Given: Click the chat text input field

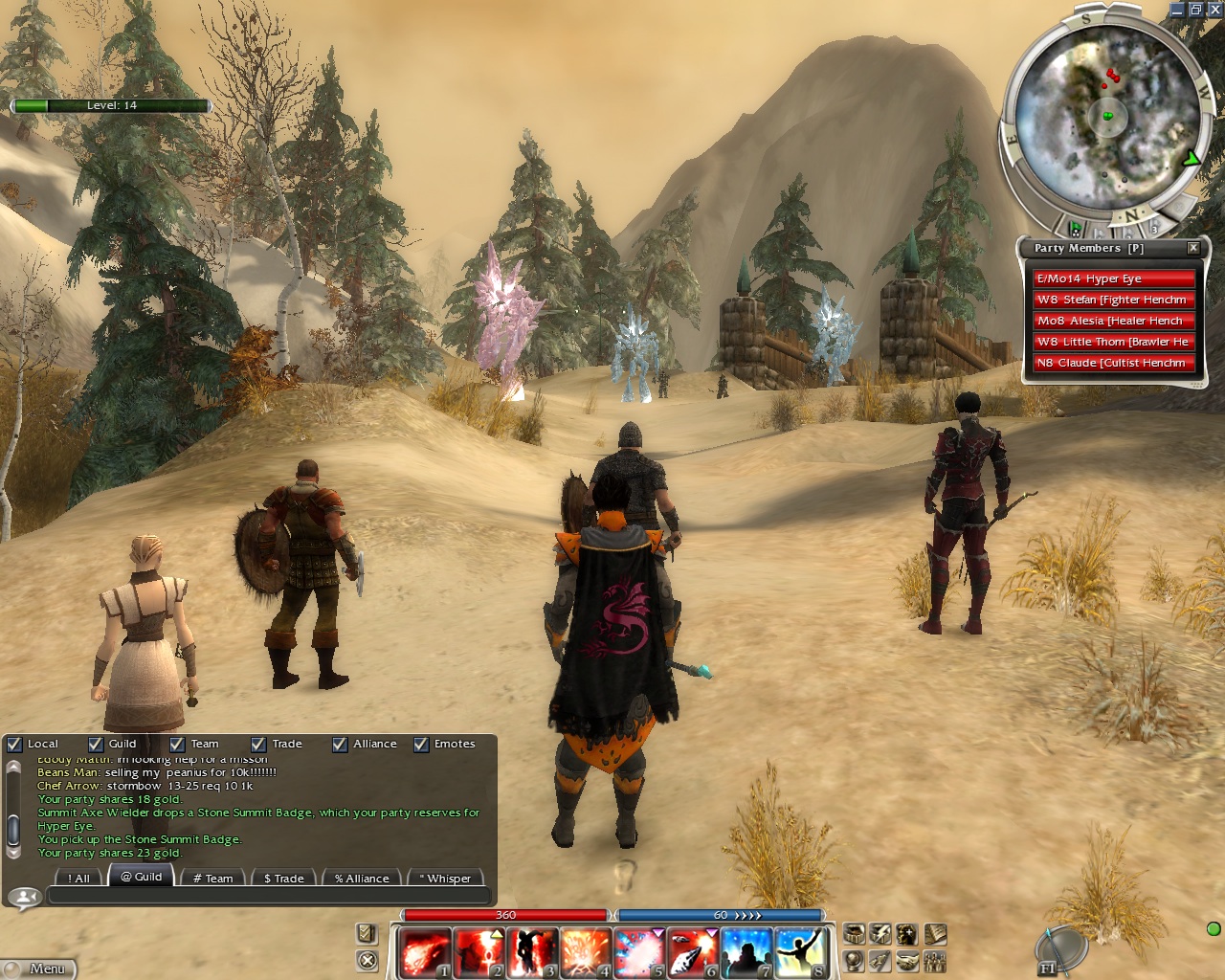Looking at the screenshot, I should point(268,897).
